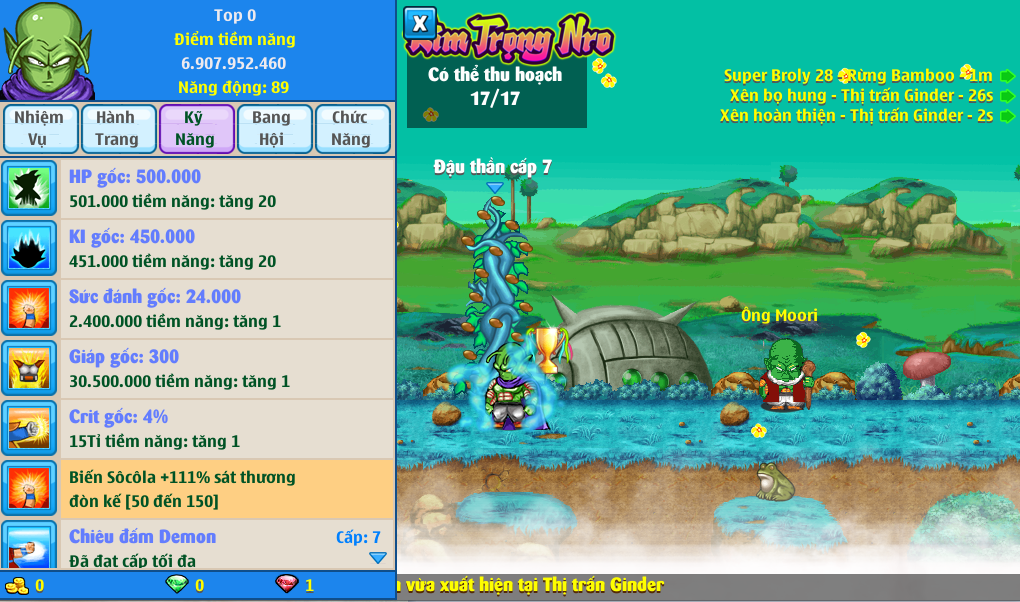Raise the Giáp gốc stat row
The height and width of the screenshot is (602, 1020).
(x=198, y=369)
